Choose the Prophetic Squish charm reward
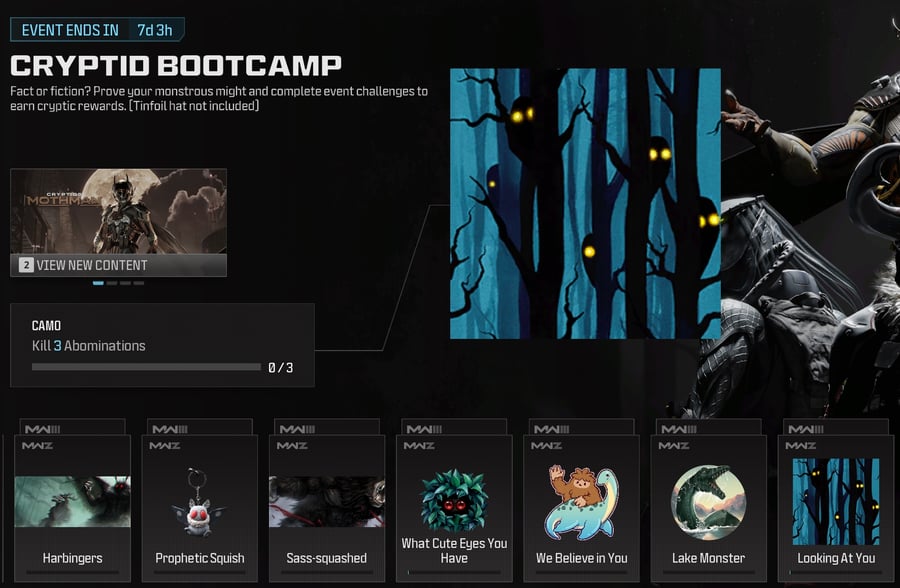900x588 pixels. (x=200, y=505)
